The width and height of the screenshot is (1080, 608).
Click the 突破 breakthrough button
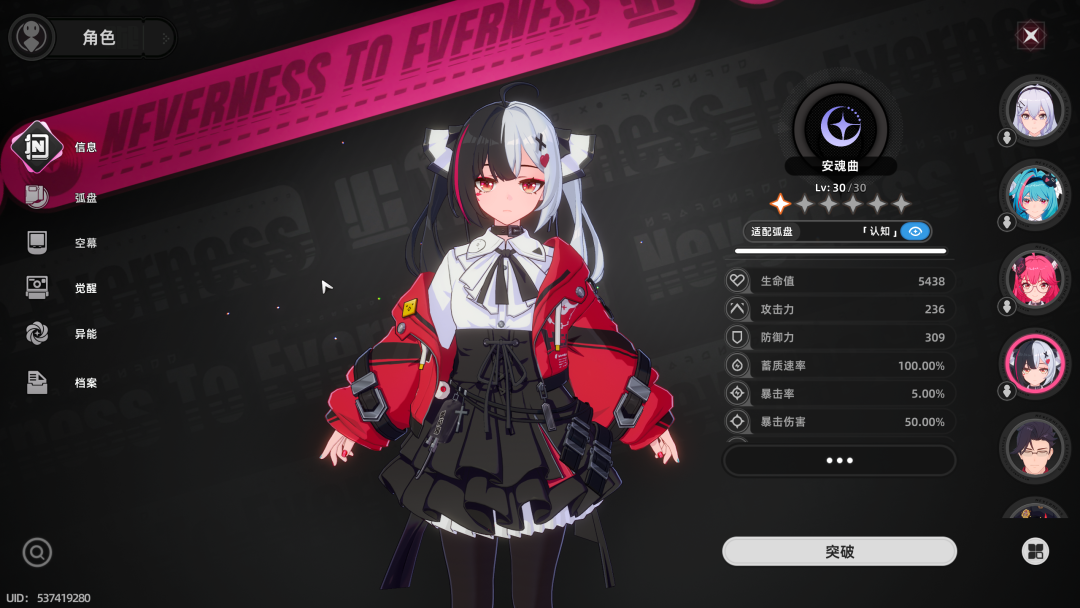[x=839, y=551]
